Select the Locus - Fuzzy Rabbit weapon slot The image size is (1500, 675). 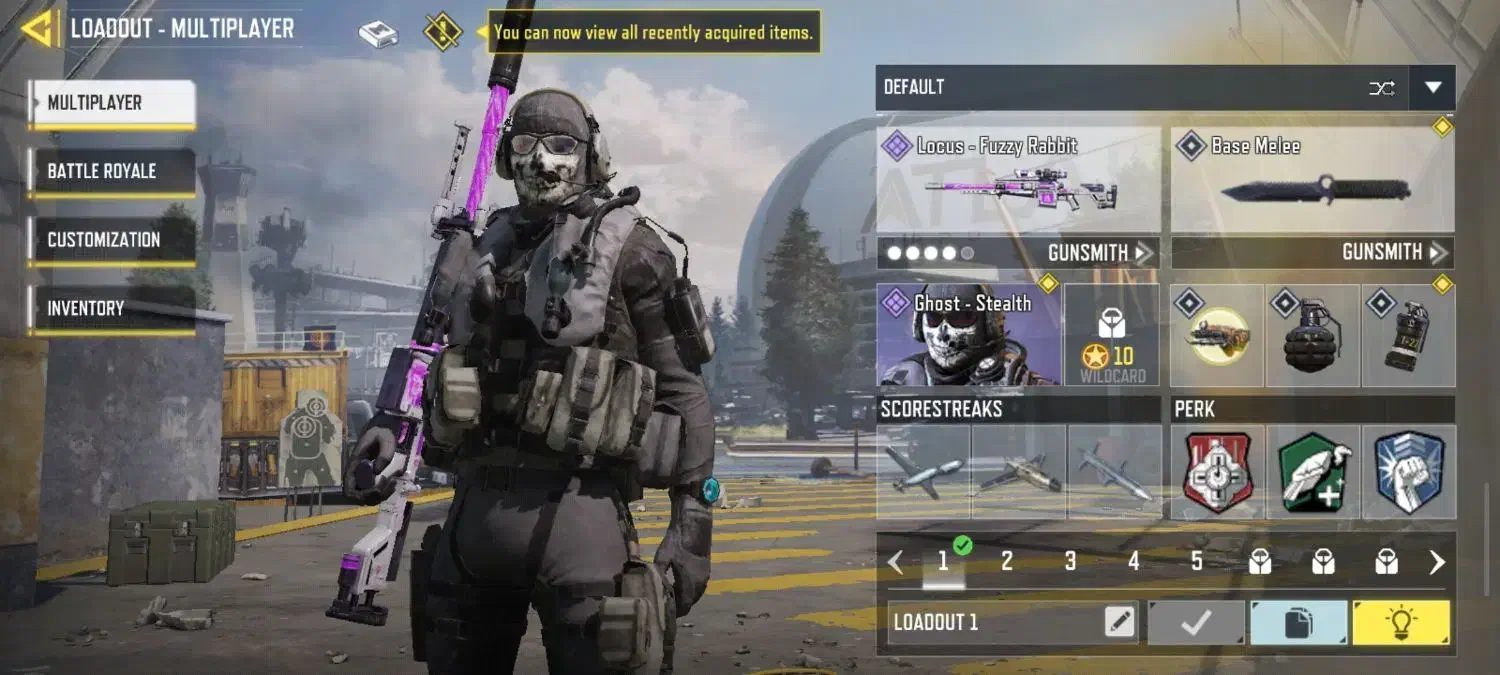pos(1018,180)
